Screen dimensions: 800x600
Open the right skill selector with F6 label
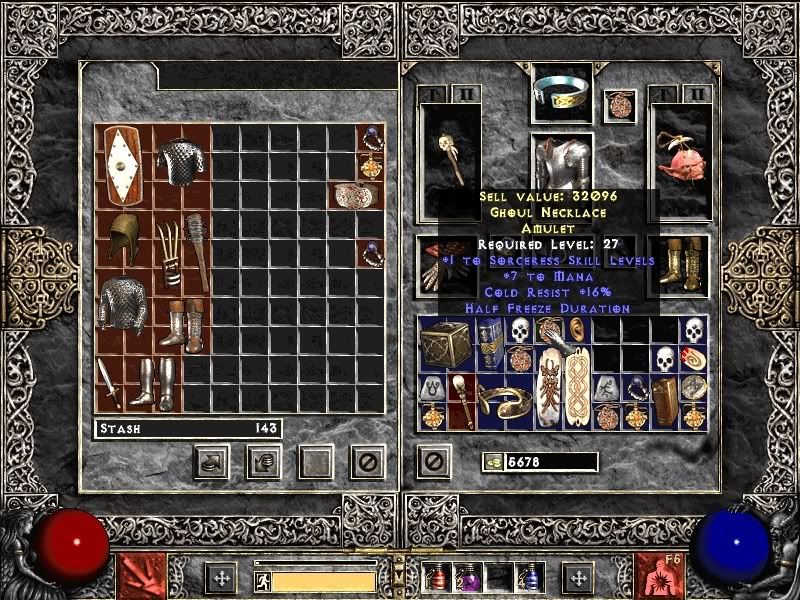tap(660, 578)
